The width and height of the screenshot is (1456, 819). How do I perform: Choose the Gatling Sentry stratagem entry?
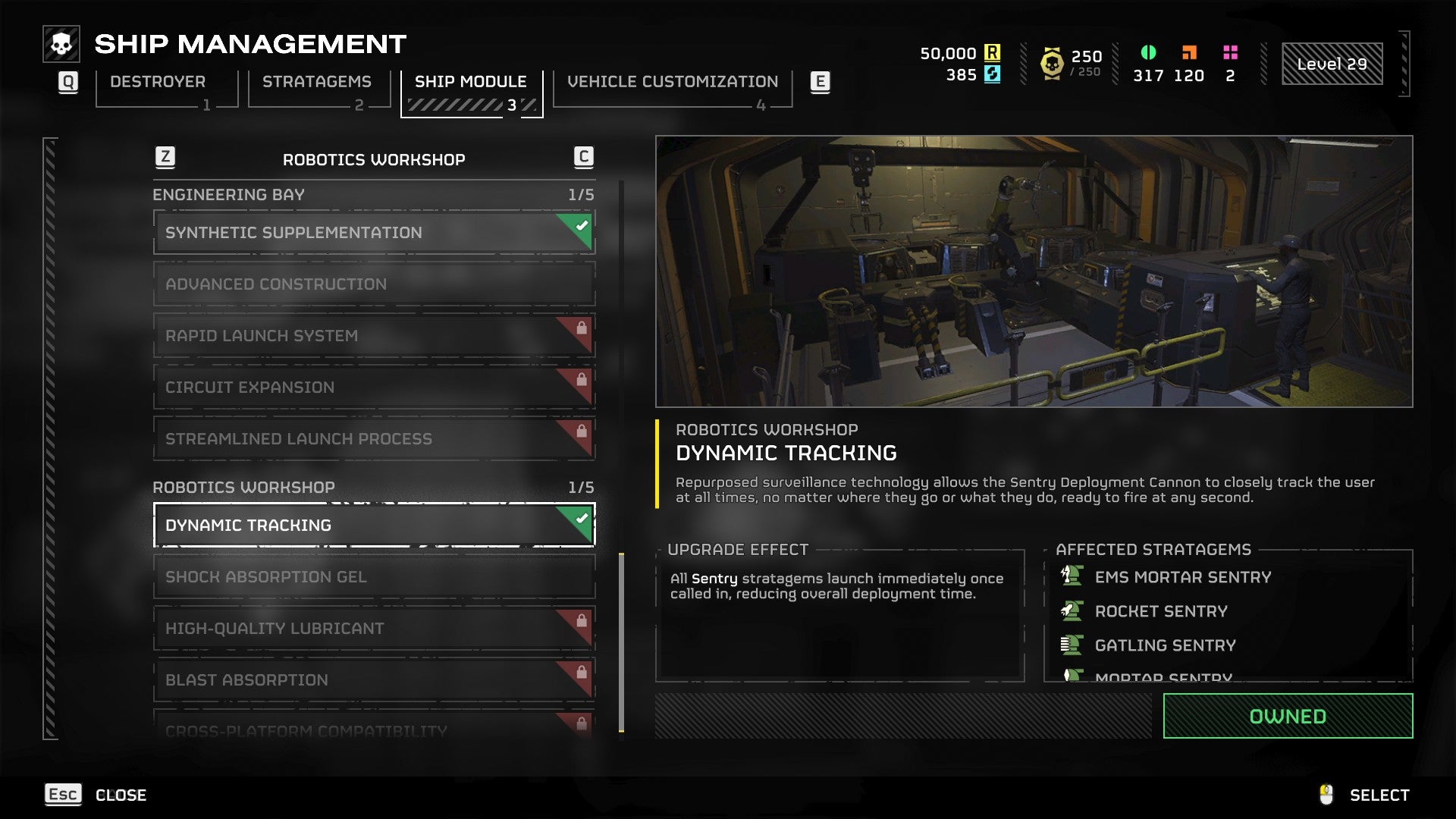click(x=1165, y=645)
